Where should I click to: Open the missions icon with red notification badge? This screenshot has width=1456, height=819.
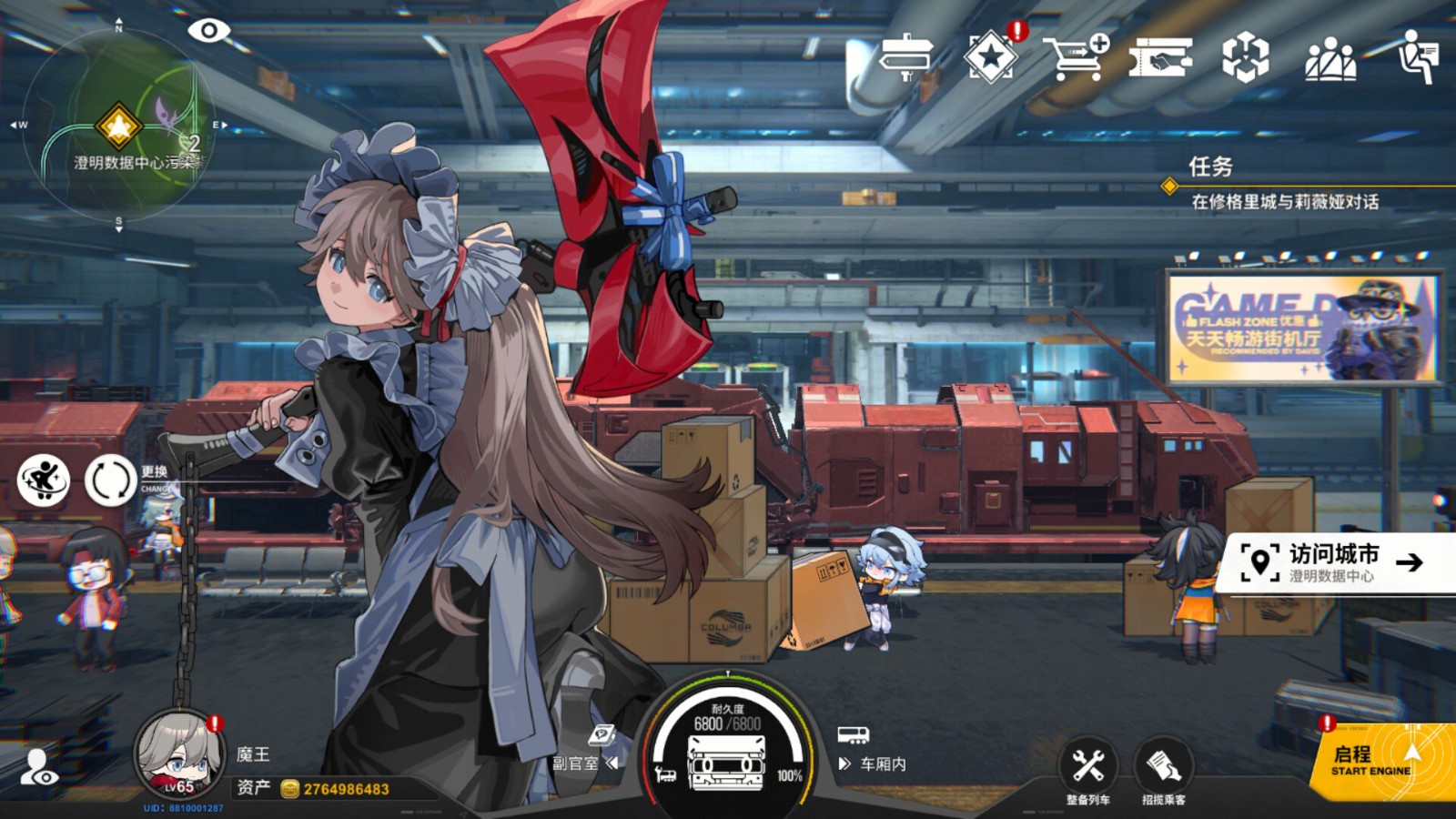point(992,56)
